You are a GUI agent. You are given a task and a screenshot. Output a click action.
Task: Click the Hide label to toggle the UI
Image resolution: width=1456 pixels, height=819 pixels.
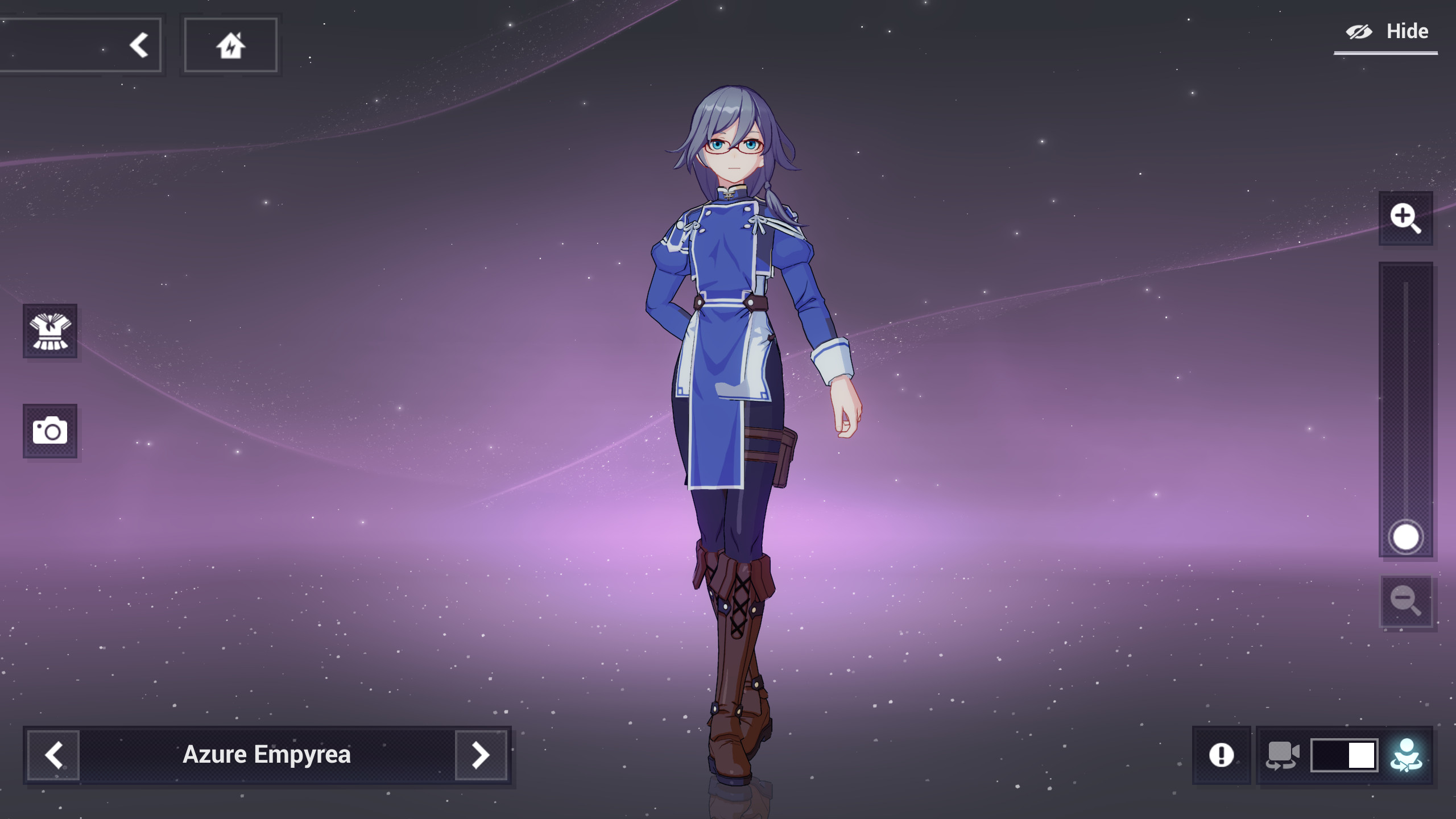point(1409,31)
